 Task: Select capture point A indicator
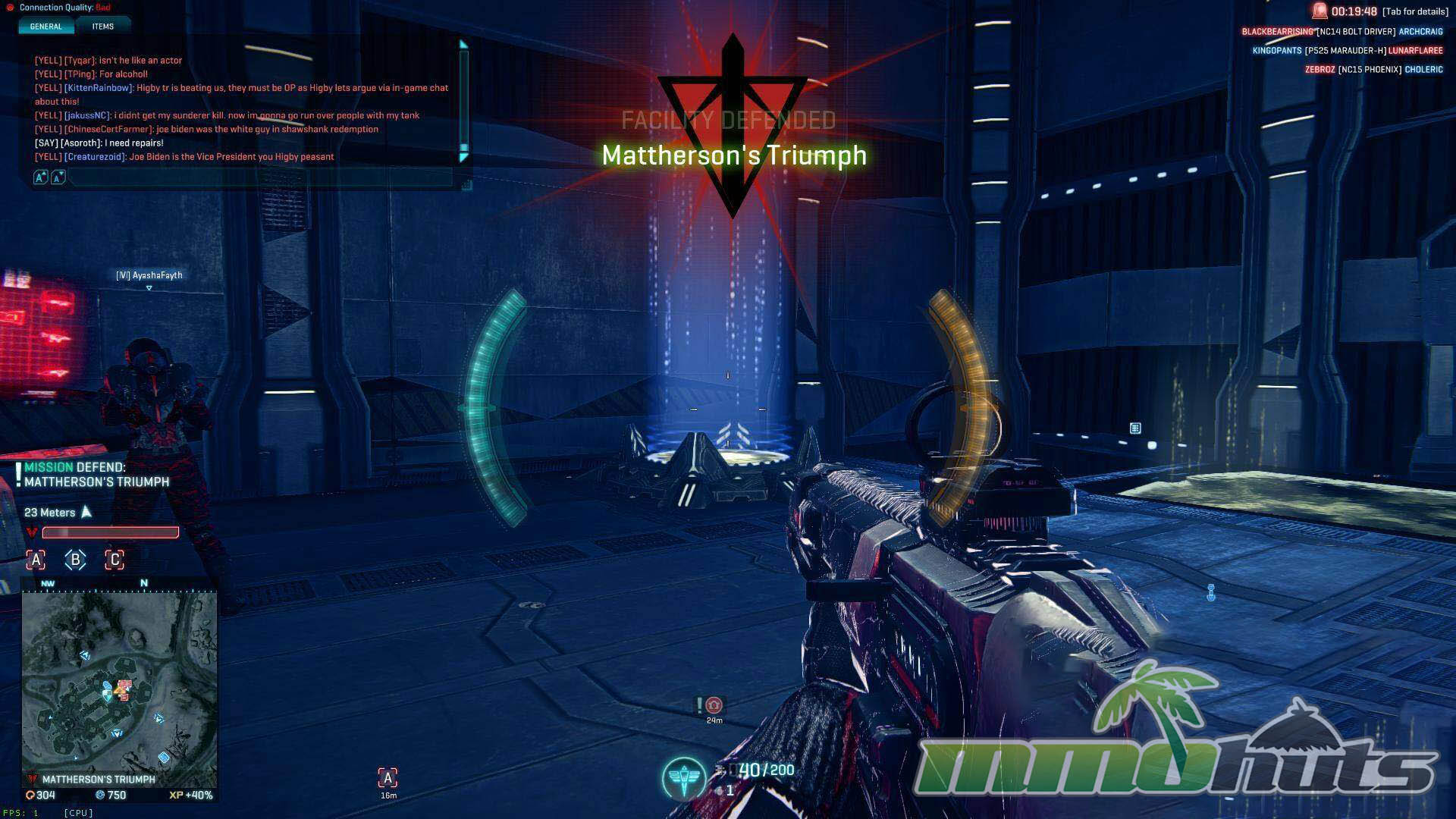pos(36,560)
